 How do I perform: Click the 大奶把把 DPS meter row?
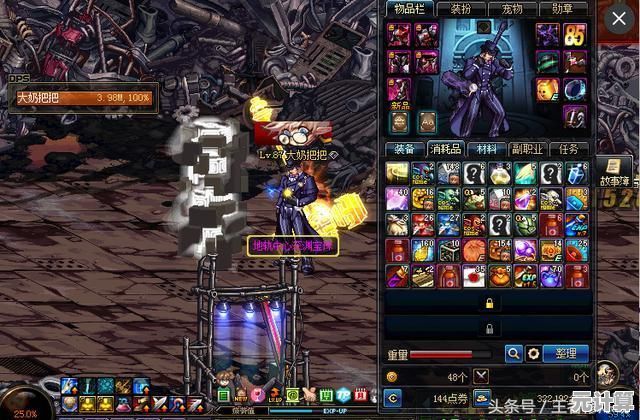(82, 98)
